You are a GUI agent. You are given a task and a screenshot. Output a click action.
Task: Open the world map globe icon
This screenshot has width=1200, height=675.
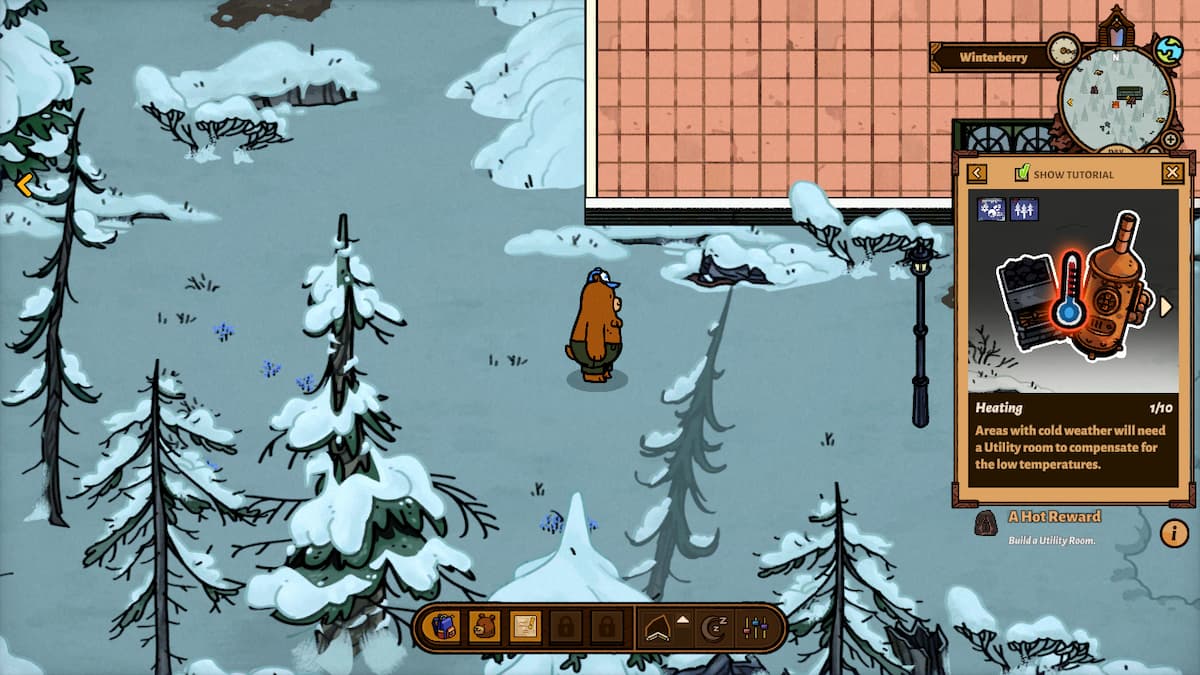point(1168,50)
